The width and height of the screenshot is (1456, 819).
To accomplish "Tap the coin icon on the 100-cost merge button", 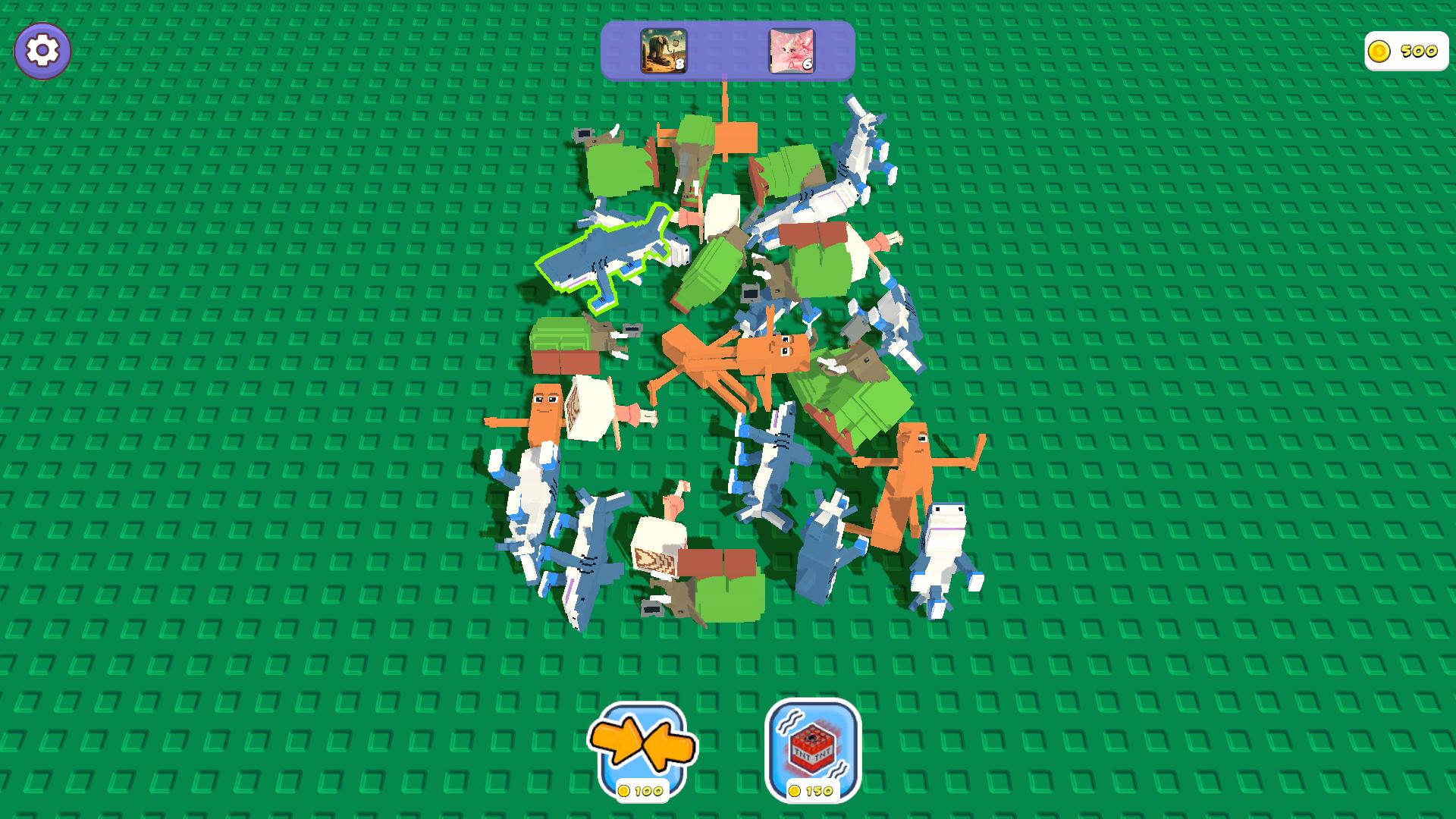I will (x=625, y=789).
